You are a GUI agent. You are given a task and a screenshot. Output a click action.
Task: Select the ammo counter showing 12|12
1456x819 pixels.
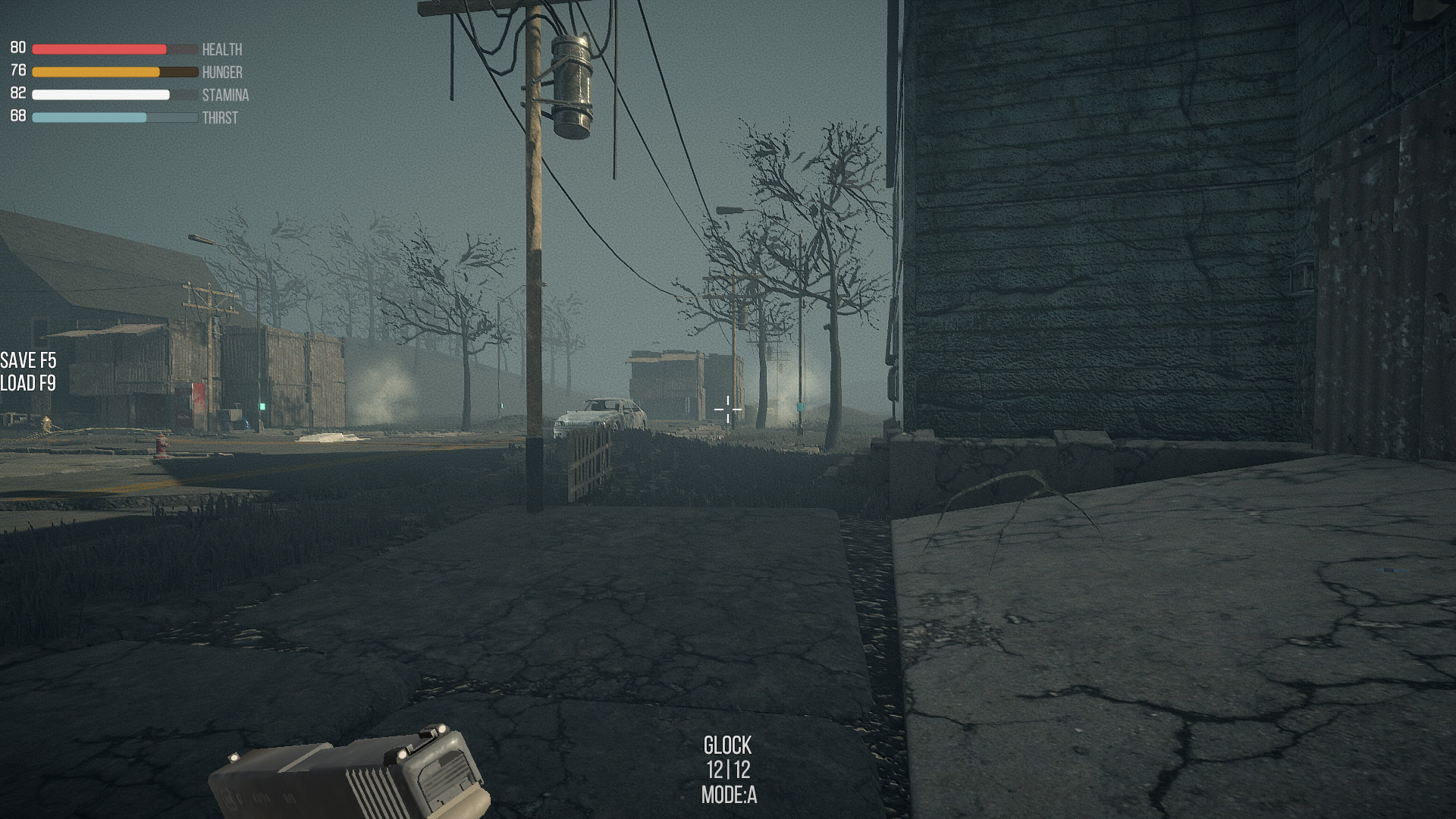727,768
